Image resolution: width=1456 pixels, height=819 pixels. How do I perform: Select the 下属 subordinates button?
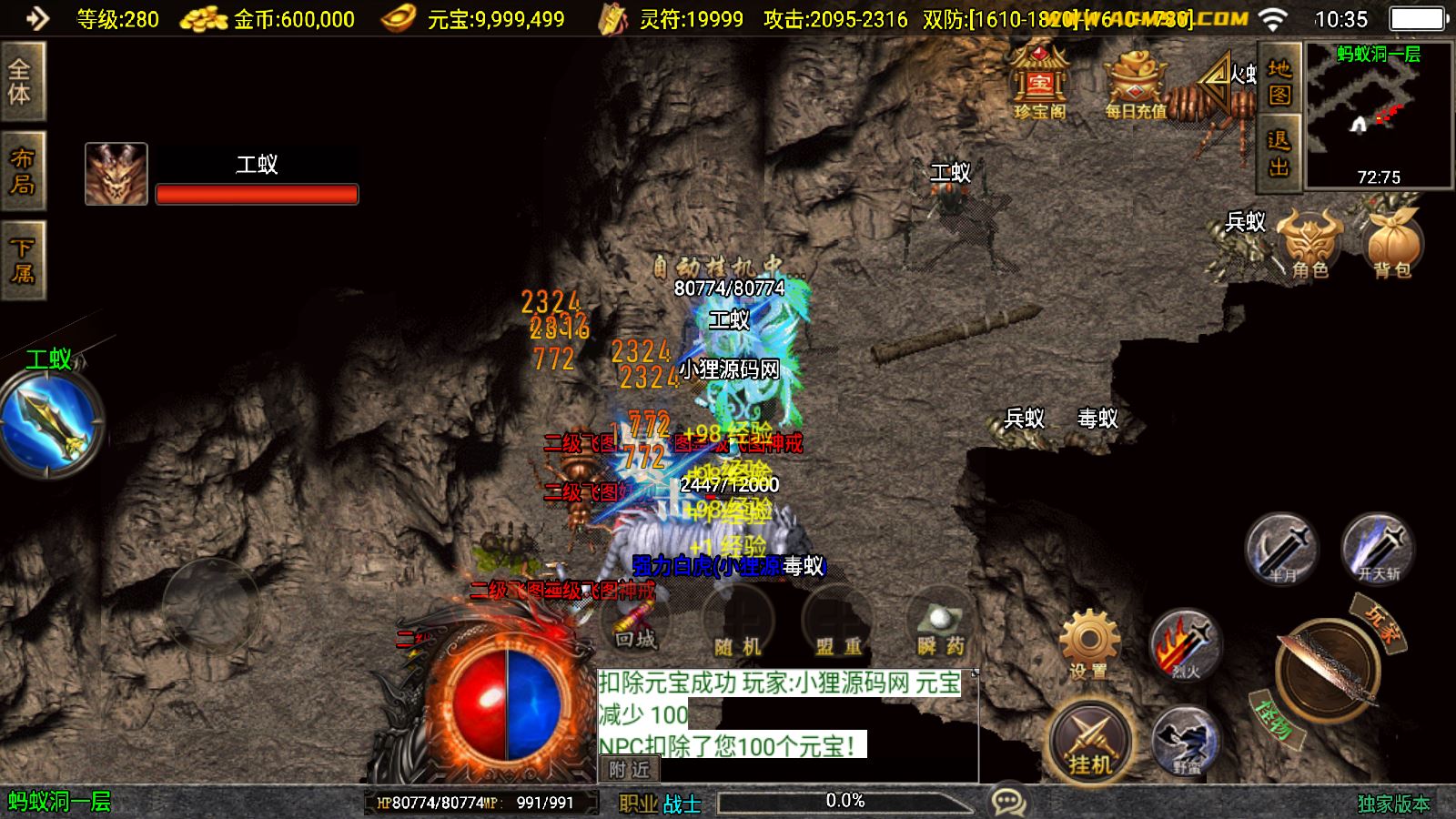tap(22, 260)
